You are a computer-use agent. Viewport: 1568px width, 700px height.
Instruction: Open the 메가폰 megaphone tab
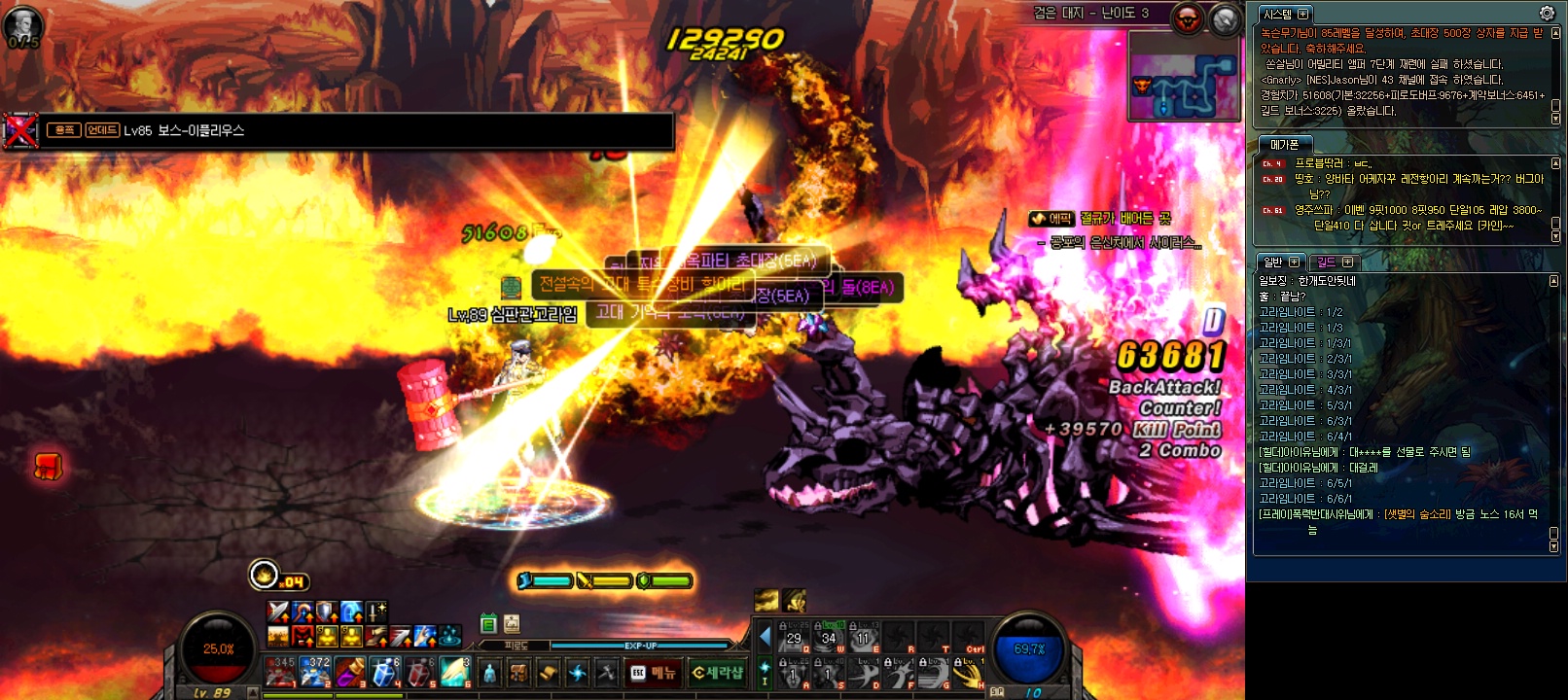coord(1284,145)
